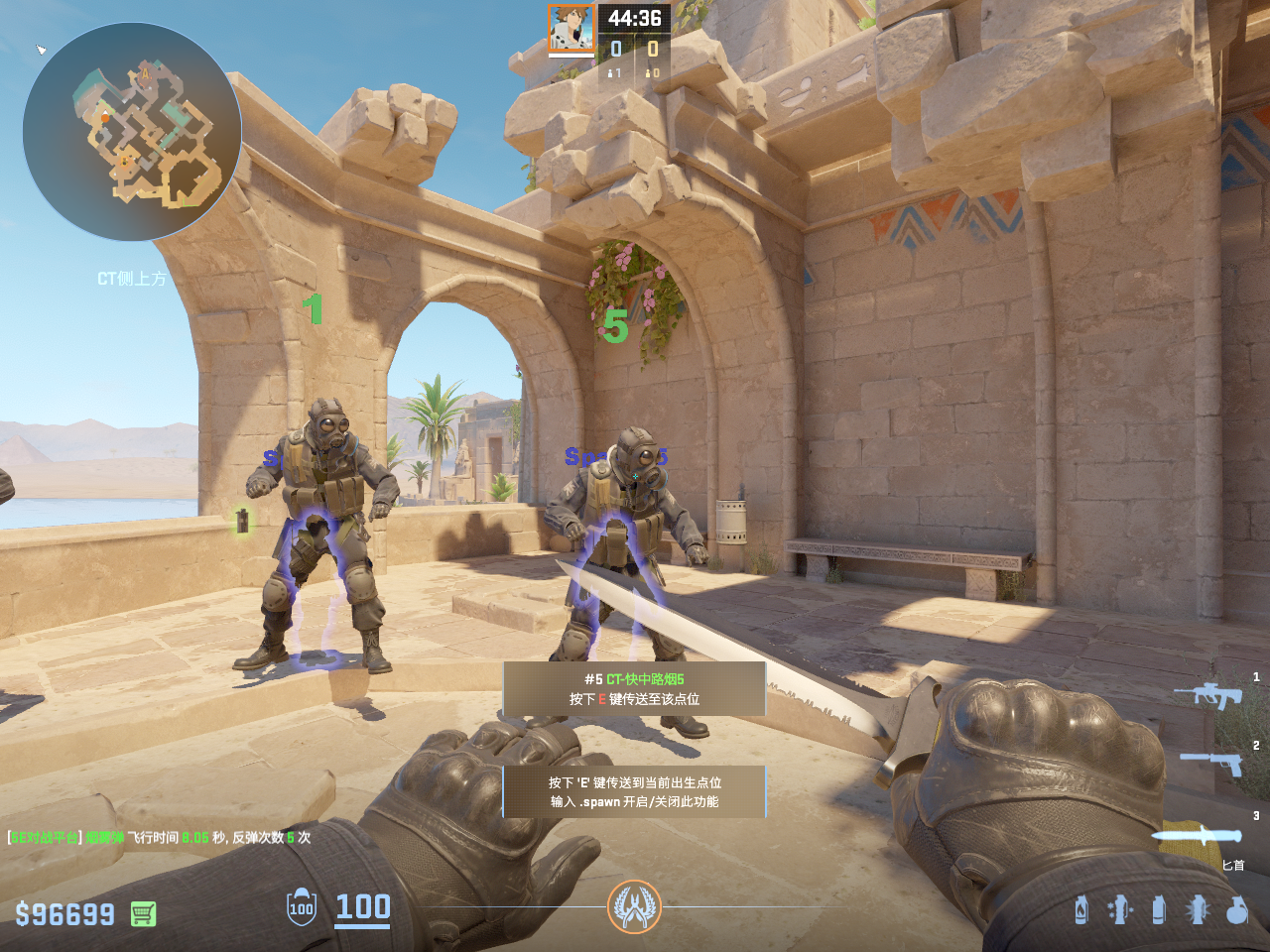The image size is (1270, 952).
Task: Choose the flashbang grenade icon
Action: coord(1198,909)
